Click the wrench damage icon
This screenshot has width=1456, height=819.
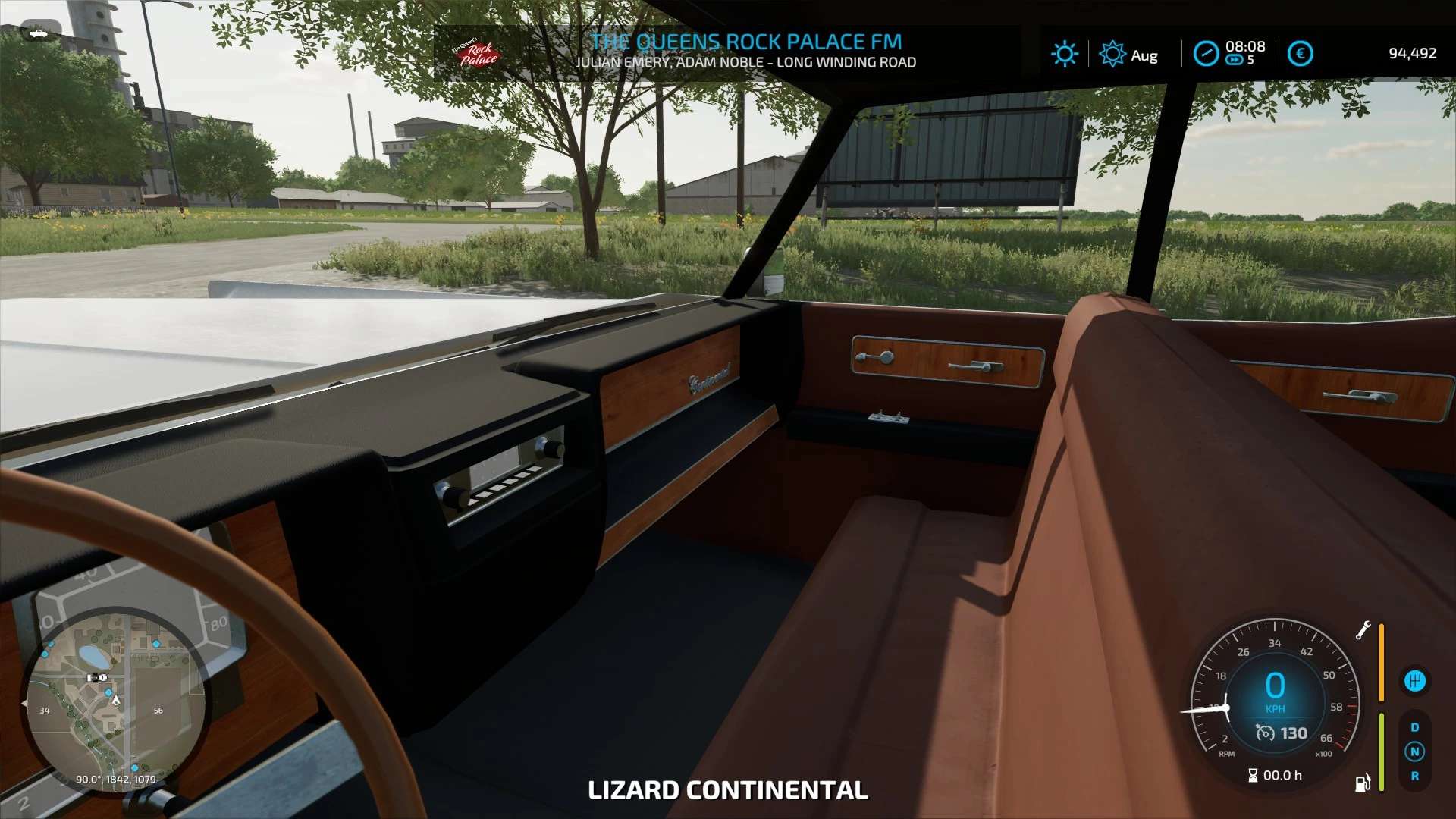[1363, 630]
